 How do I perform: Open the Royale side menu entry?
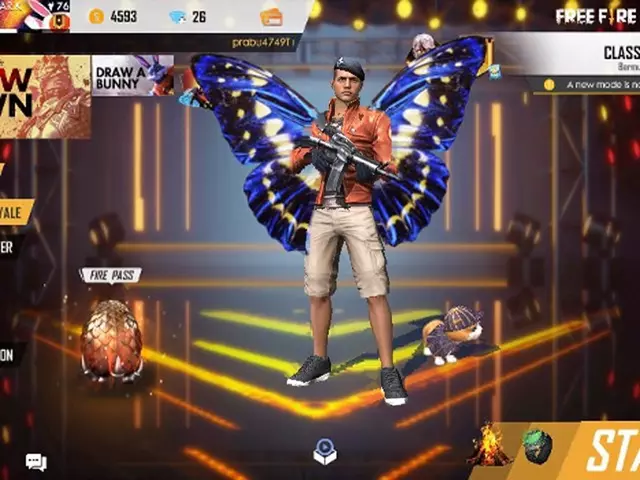coord(17,212)
